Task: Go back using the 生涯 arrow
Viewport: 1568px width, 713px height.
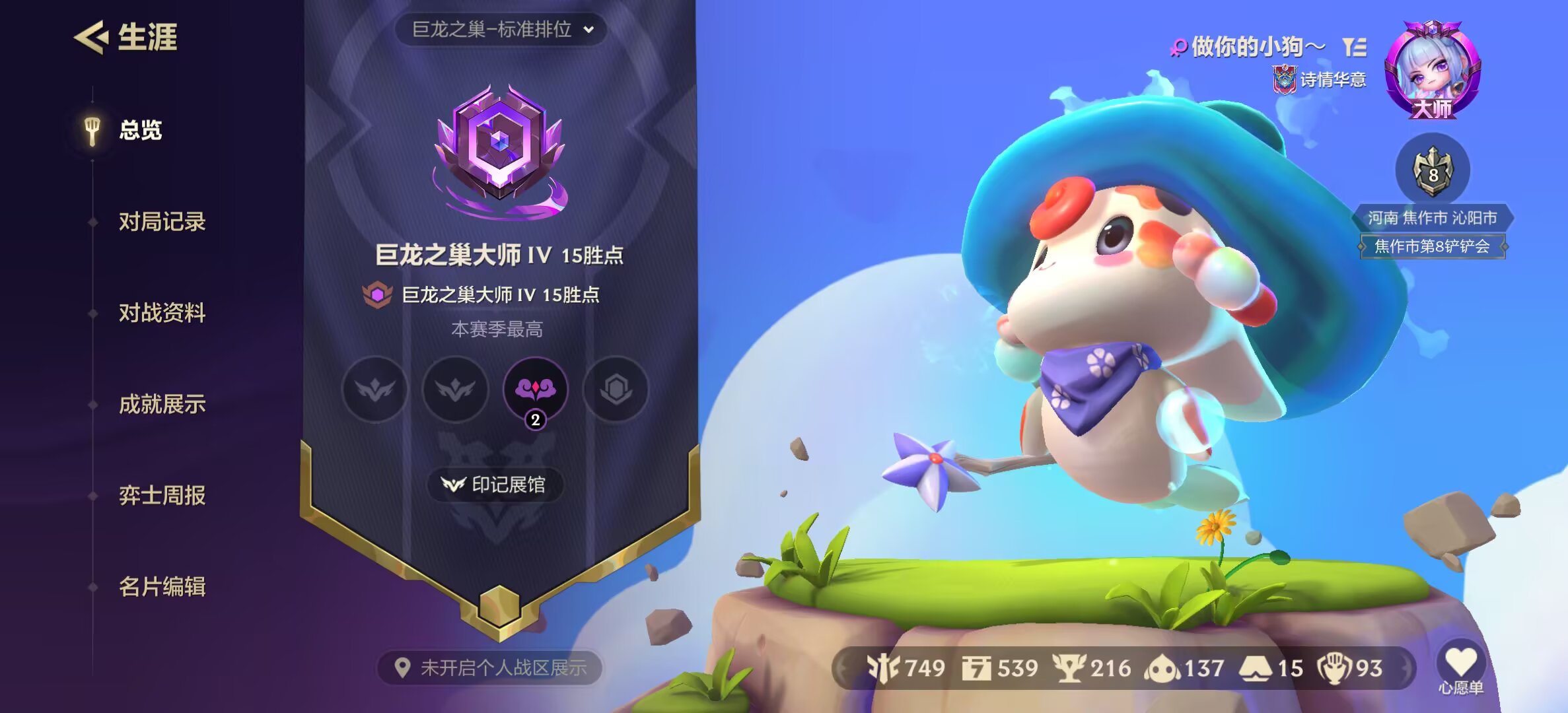Action: point(91,37)
